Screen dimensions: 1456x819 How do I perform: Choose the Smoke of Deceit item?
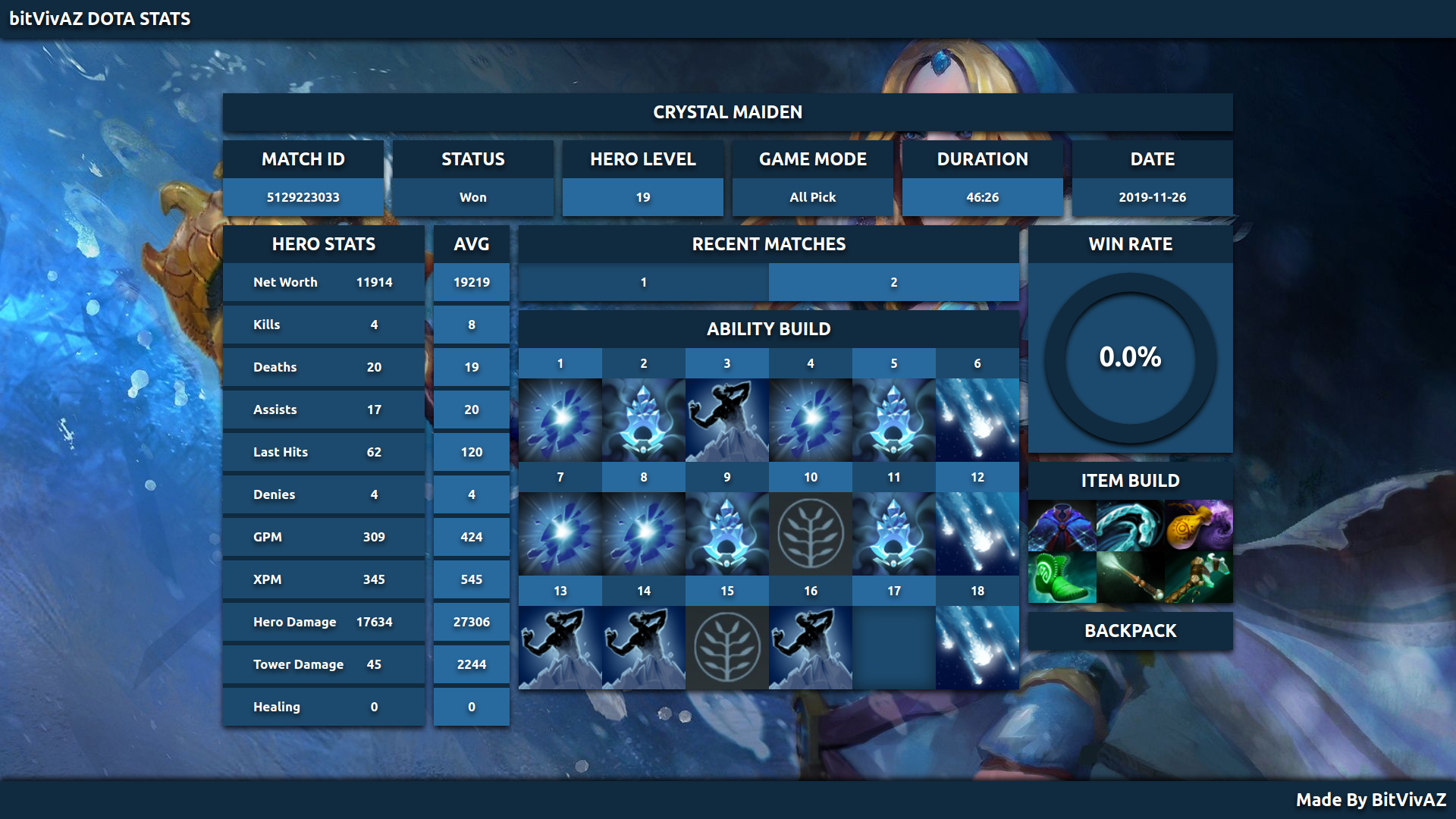pos(1198,526)
